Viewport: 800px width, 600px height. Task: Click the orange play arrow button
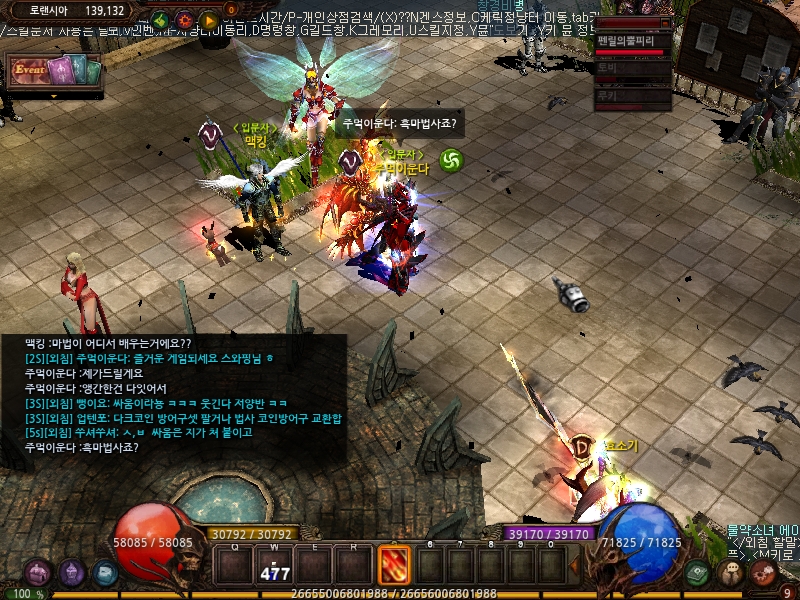coord(209,20)
